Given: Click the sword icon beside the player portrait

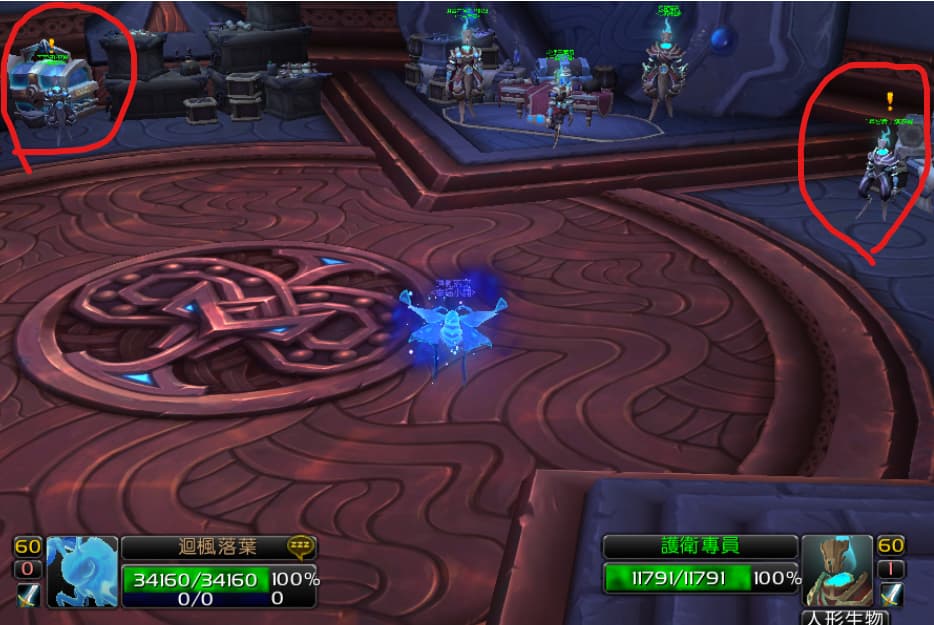Looking at the screenshot, I should (x=27, y=594).
